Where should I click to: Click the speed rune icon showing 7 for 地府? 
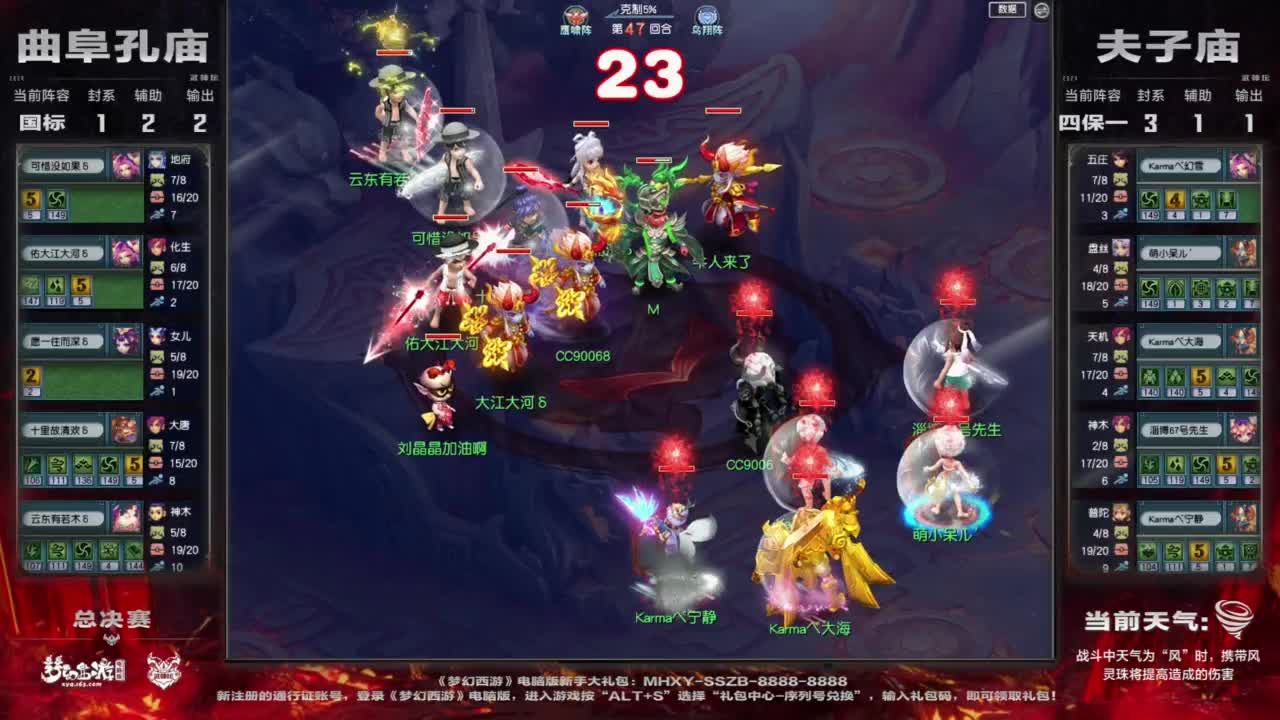(156, 214)
